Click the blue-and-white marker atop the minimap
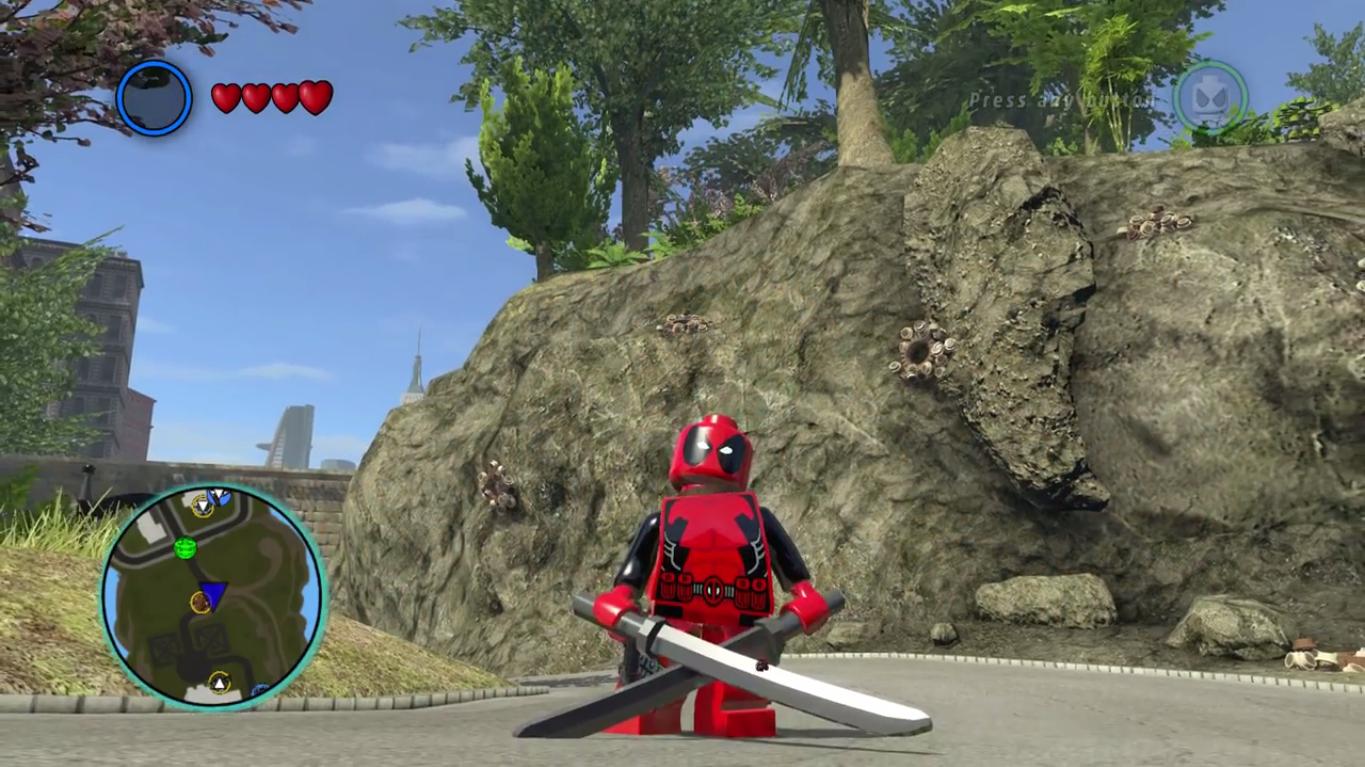The height and width of the screenshot is (767, 1365). (220, 497)
